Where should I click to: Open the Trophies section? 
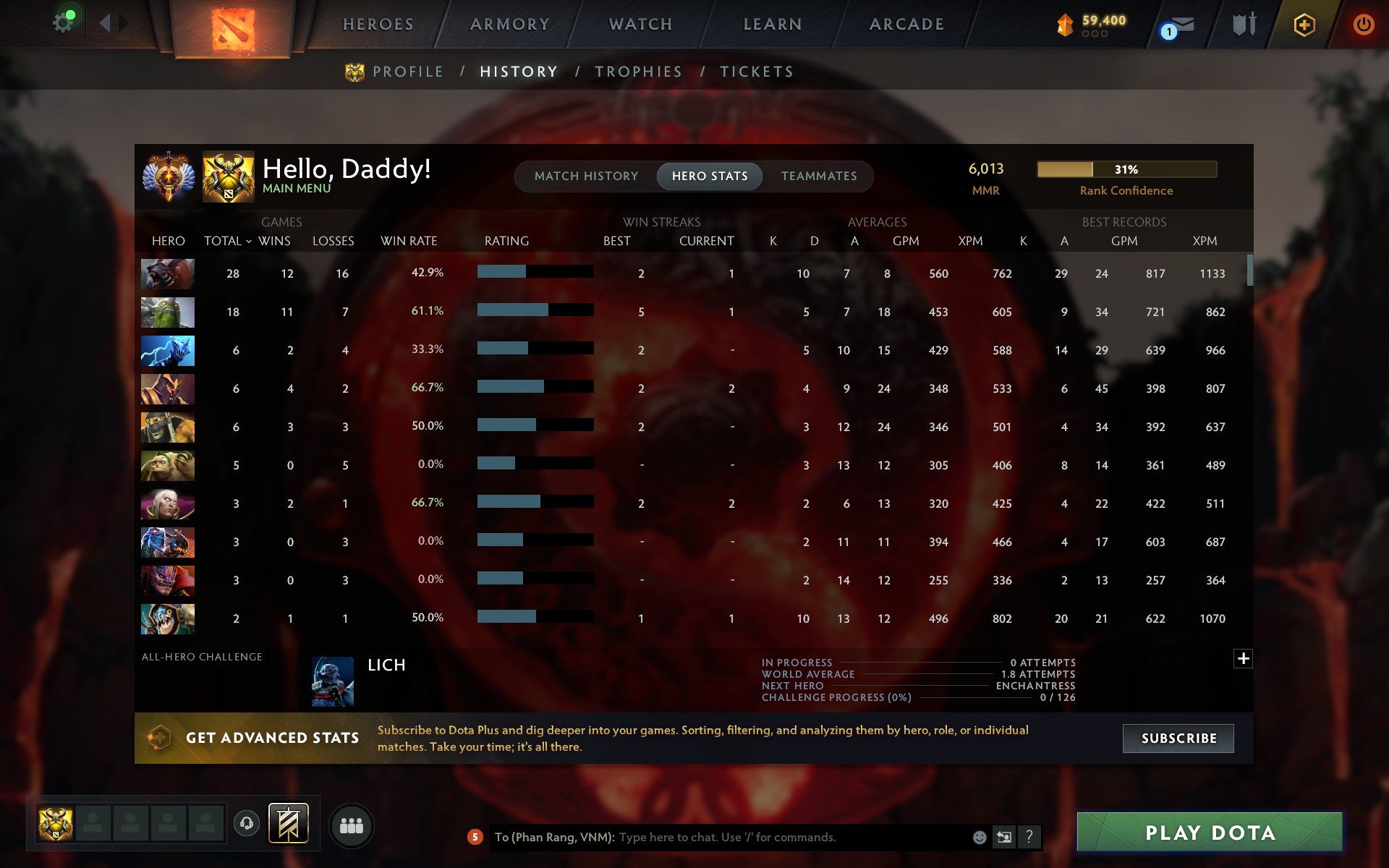pos(639,71)
